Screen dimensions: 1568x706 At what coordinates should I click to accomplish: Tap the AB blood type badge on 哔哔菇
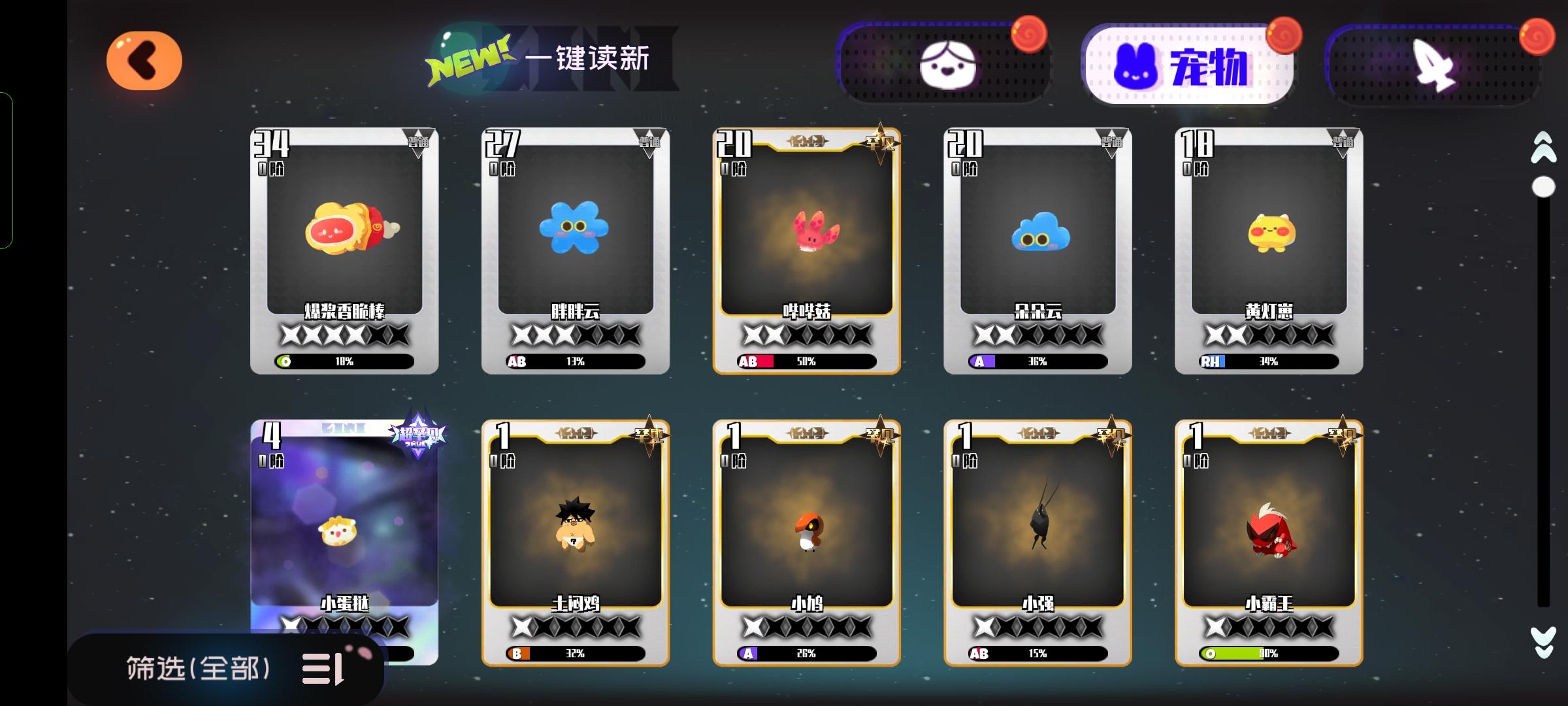(748, 360)
